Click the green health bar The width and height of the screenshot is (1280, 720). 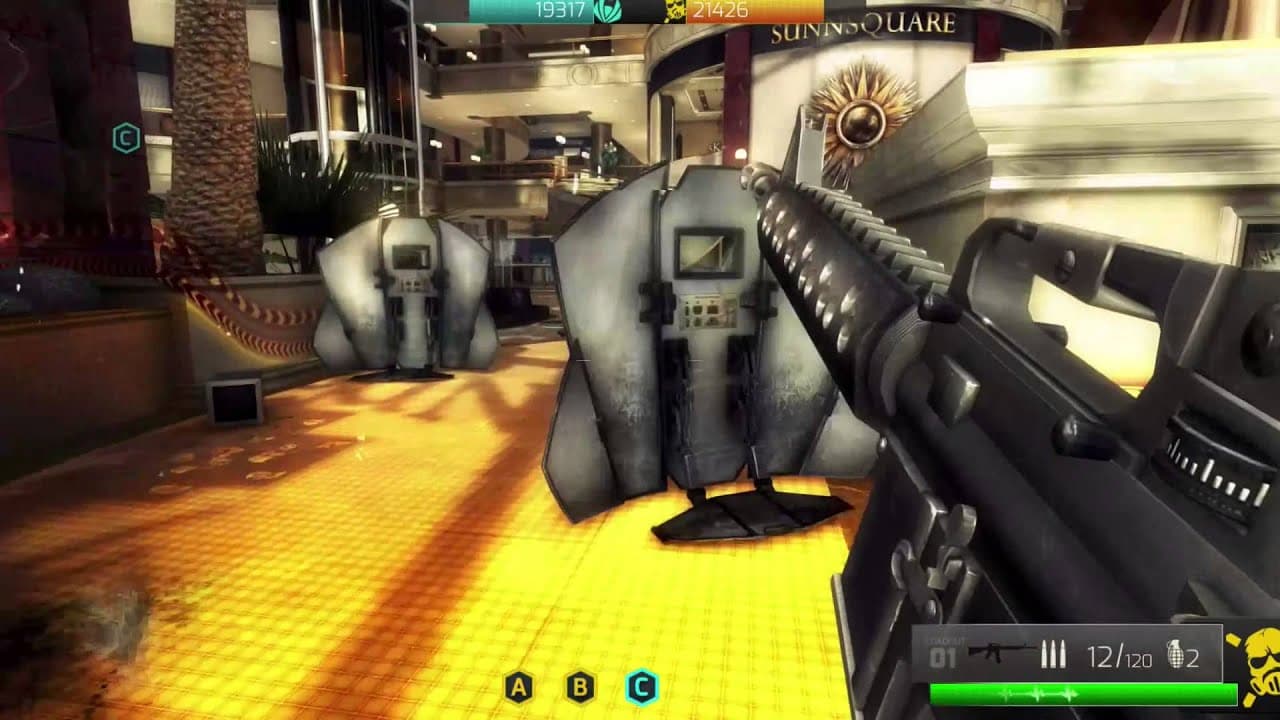pos(1080,690)
